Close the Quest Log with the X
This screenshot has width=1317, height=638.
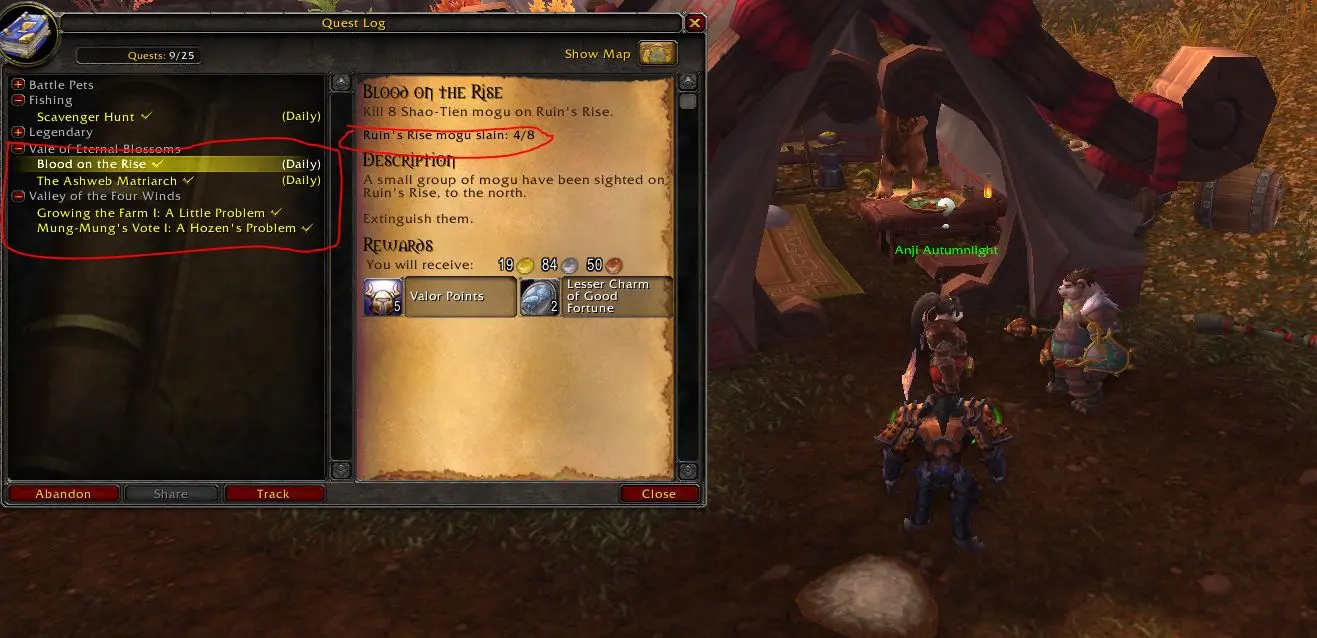coord(695,23)
